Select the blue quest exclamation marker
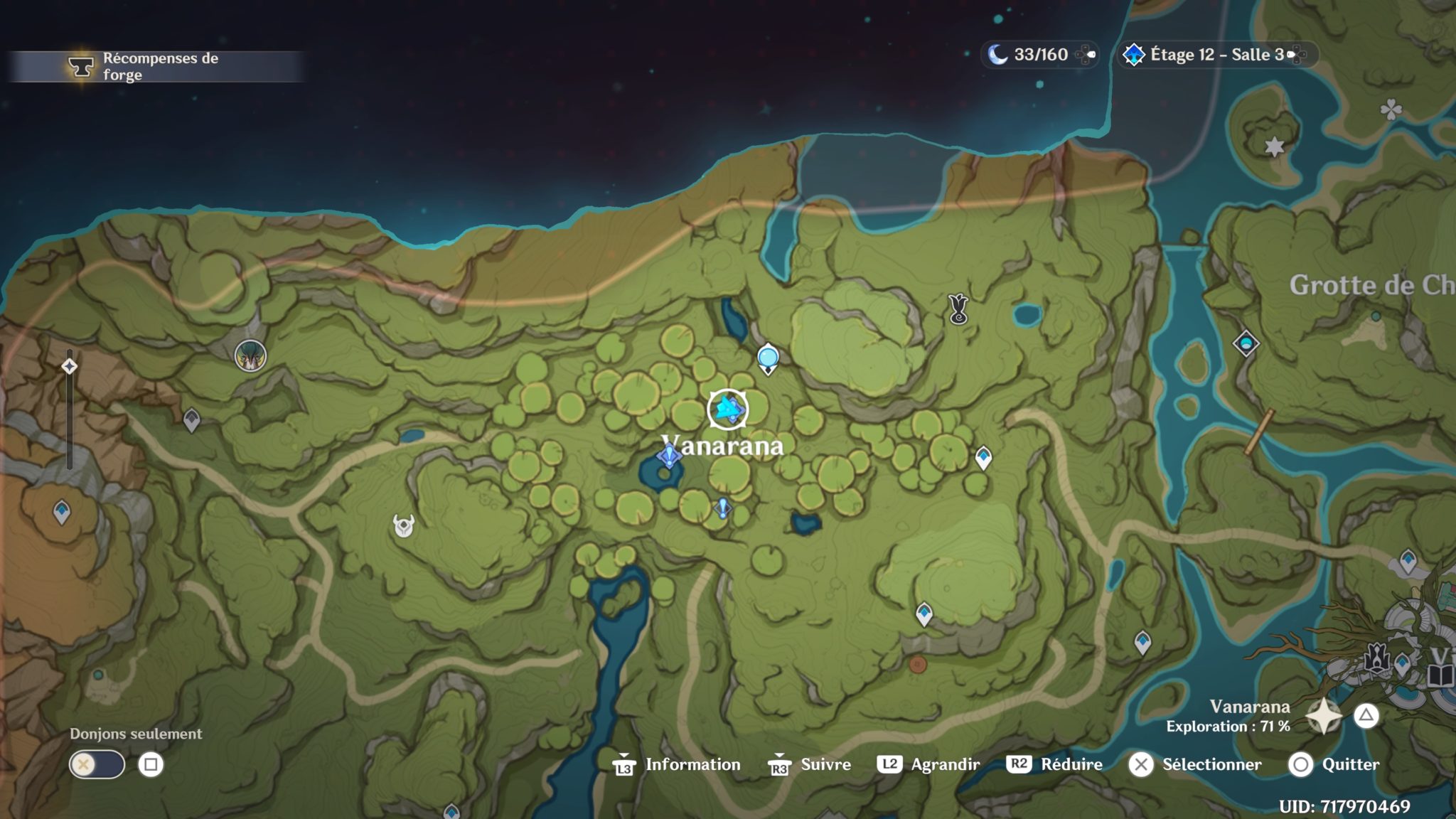Image resolution: width=1456 pixels, height=819 pixels. coord(722,508)
